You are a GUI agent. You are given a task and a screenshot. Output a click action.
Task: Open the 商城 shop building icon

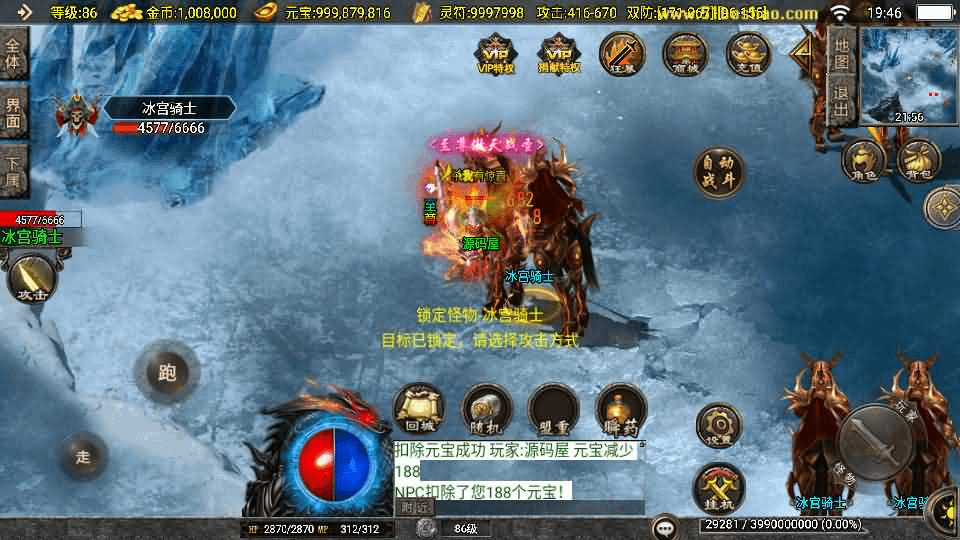(x=685, y=53)
